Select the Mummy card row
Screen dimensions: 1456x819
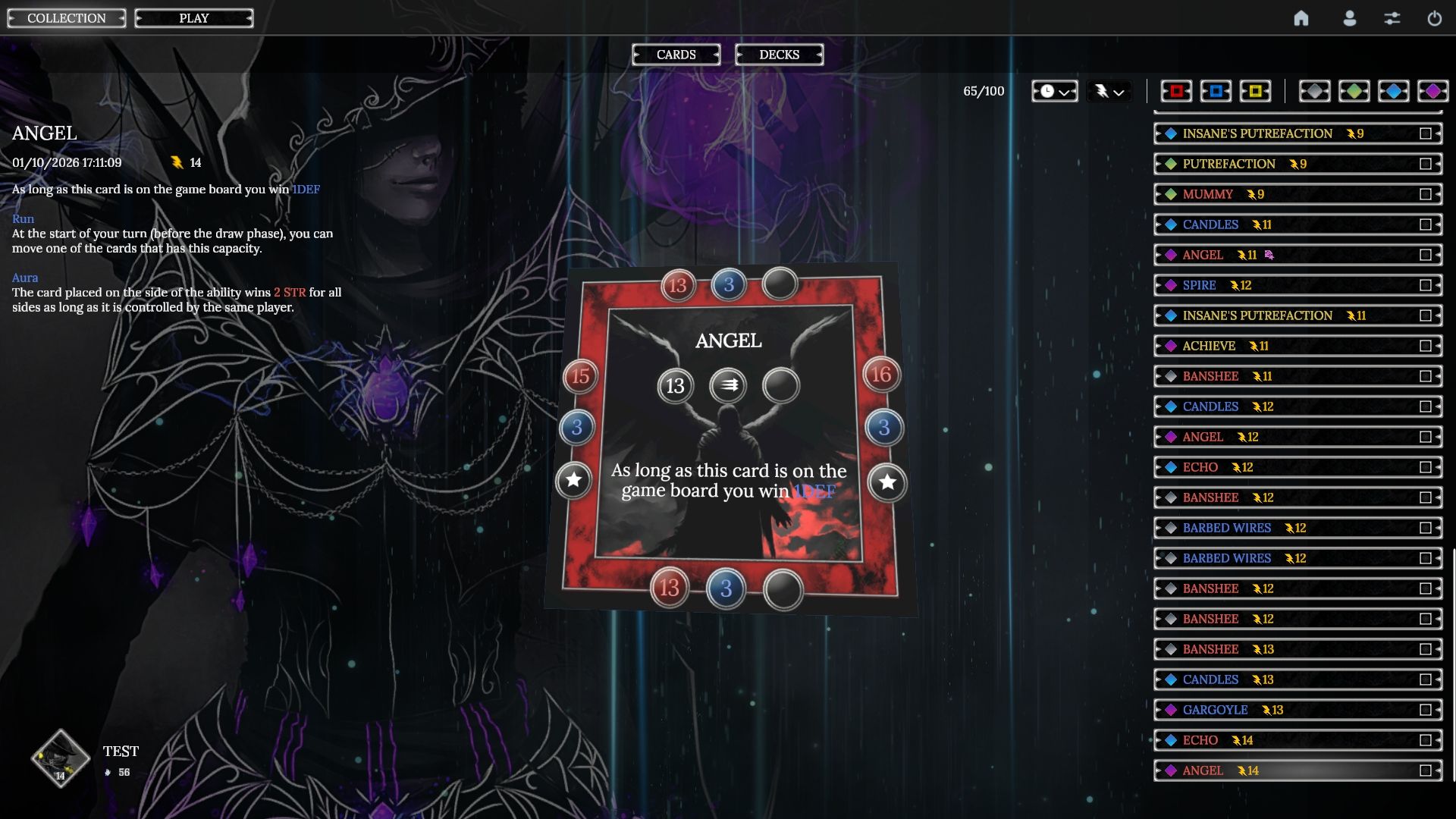(1289, 194)
